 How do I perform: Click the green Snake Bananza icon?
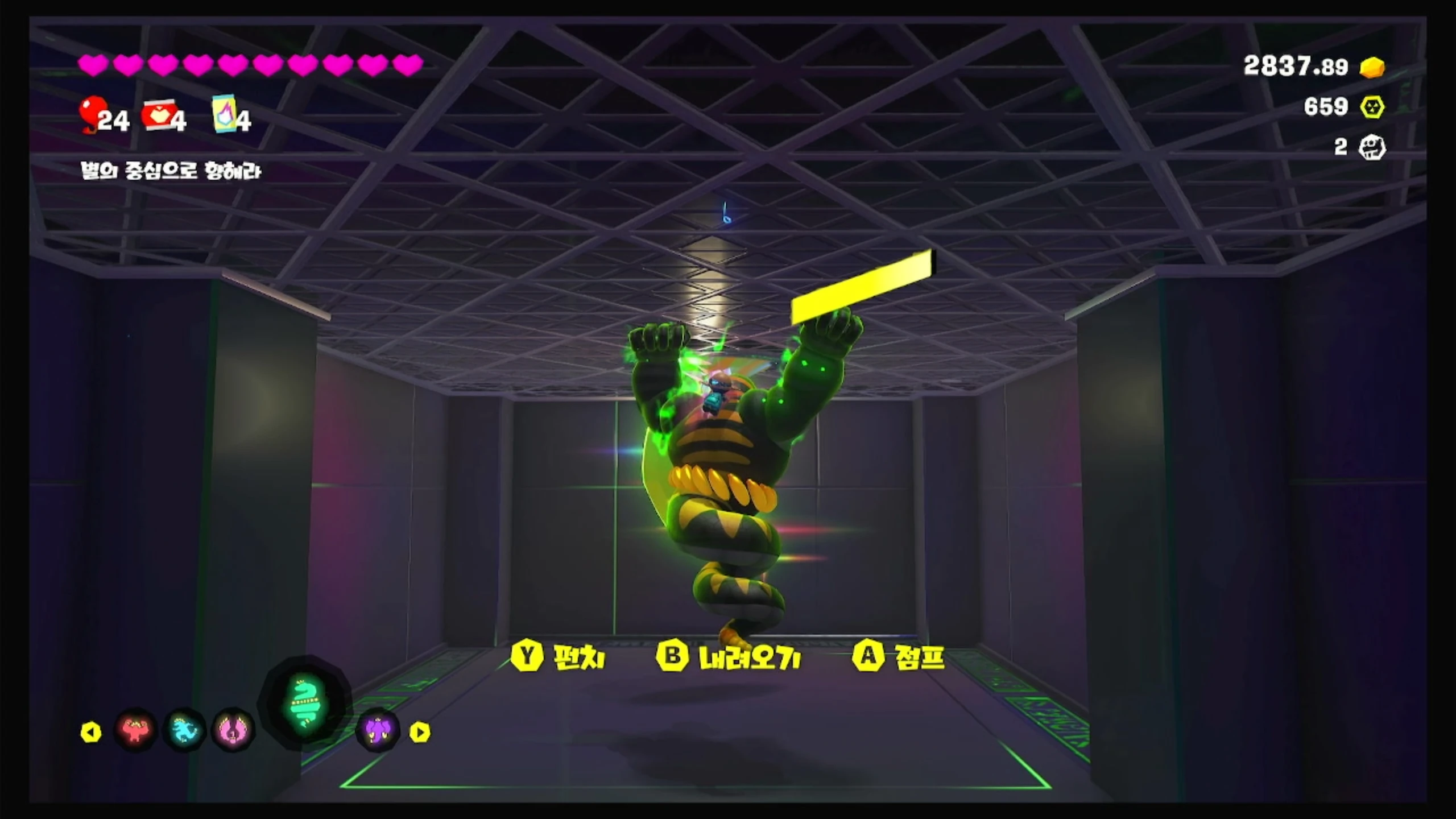[x=305, y=704]
